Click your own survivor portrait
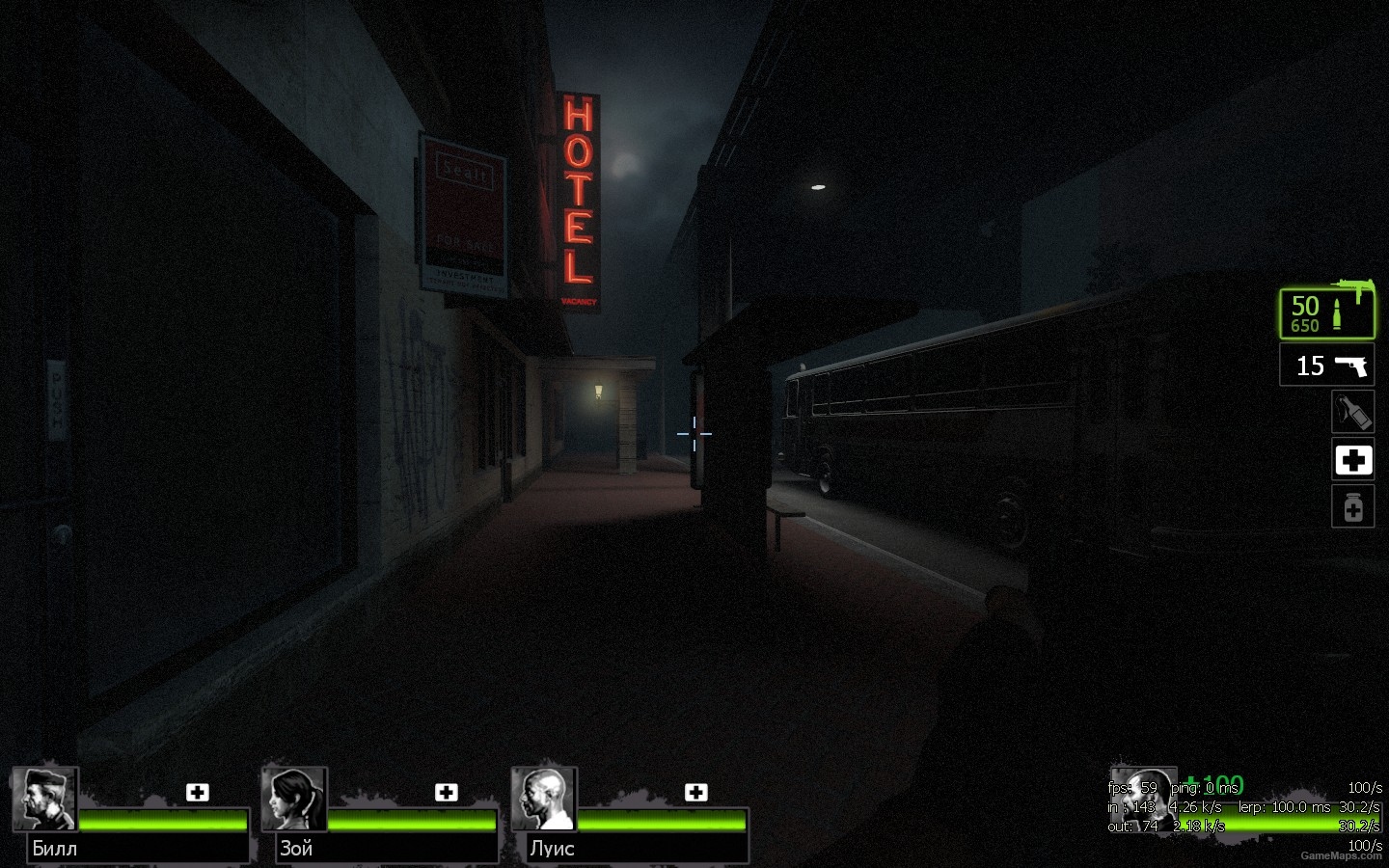 pyautogui.click(x=1144, y=799)
